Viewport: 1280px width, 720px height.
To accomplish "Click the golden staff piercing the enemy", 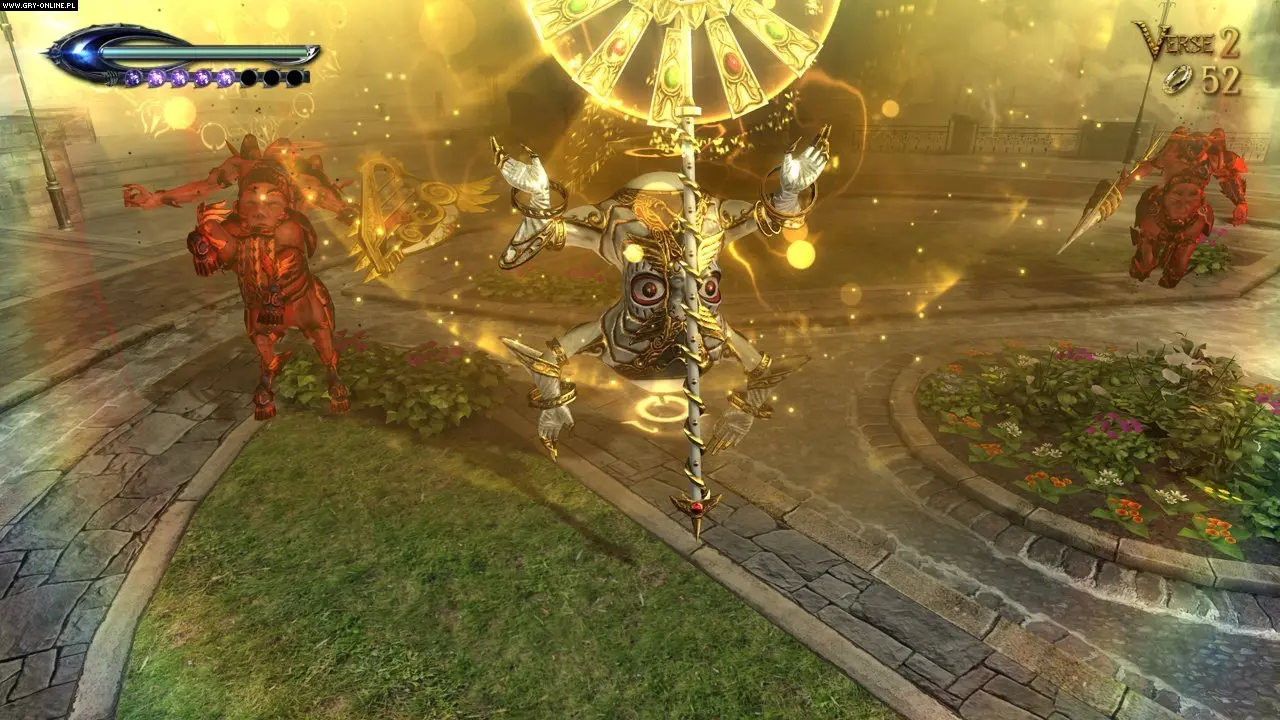I will (x=689, y=400).
